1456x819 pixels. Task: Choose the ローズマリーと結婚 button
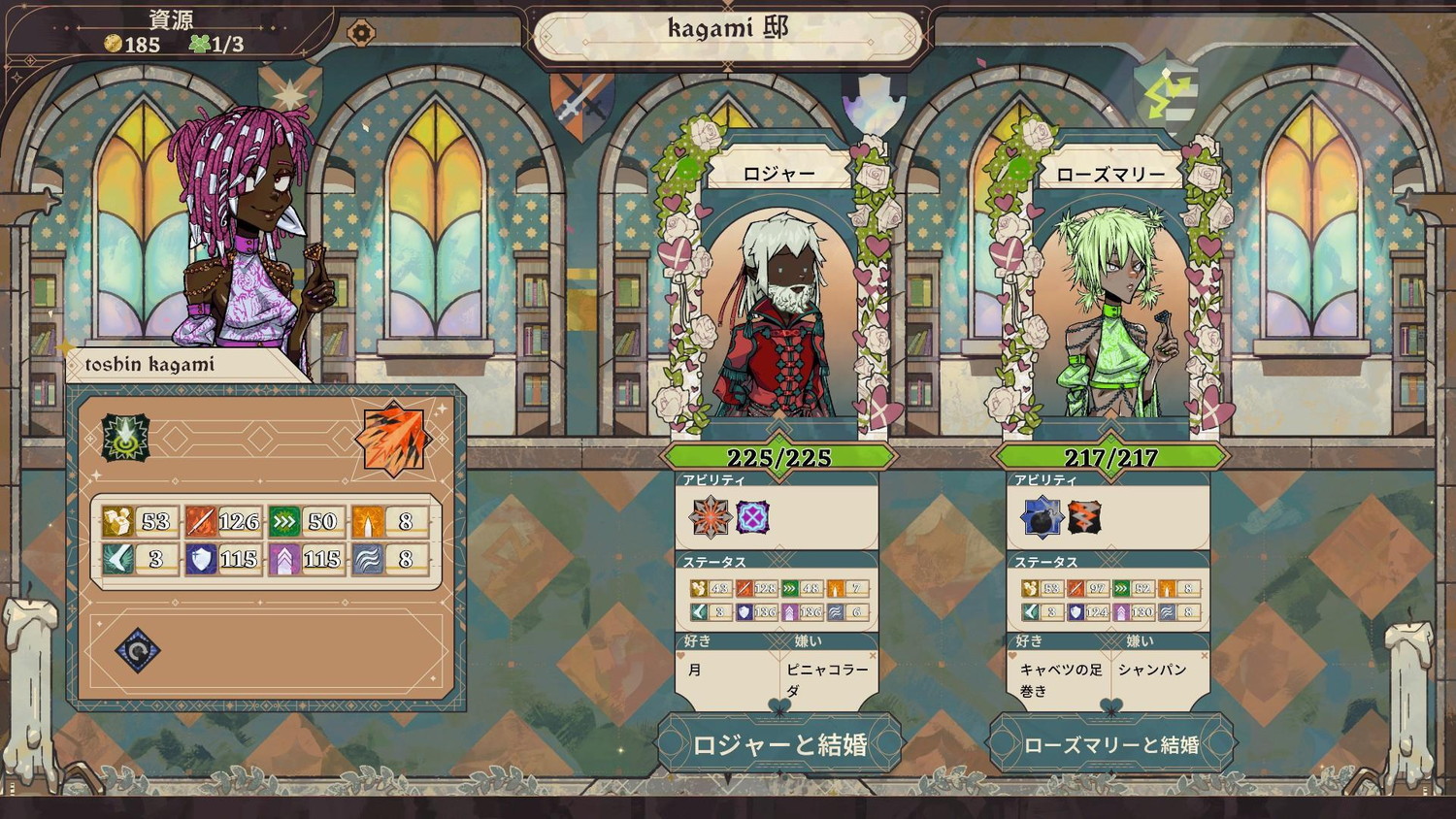click(1111, 744)
